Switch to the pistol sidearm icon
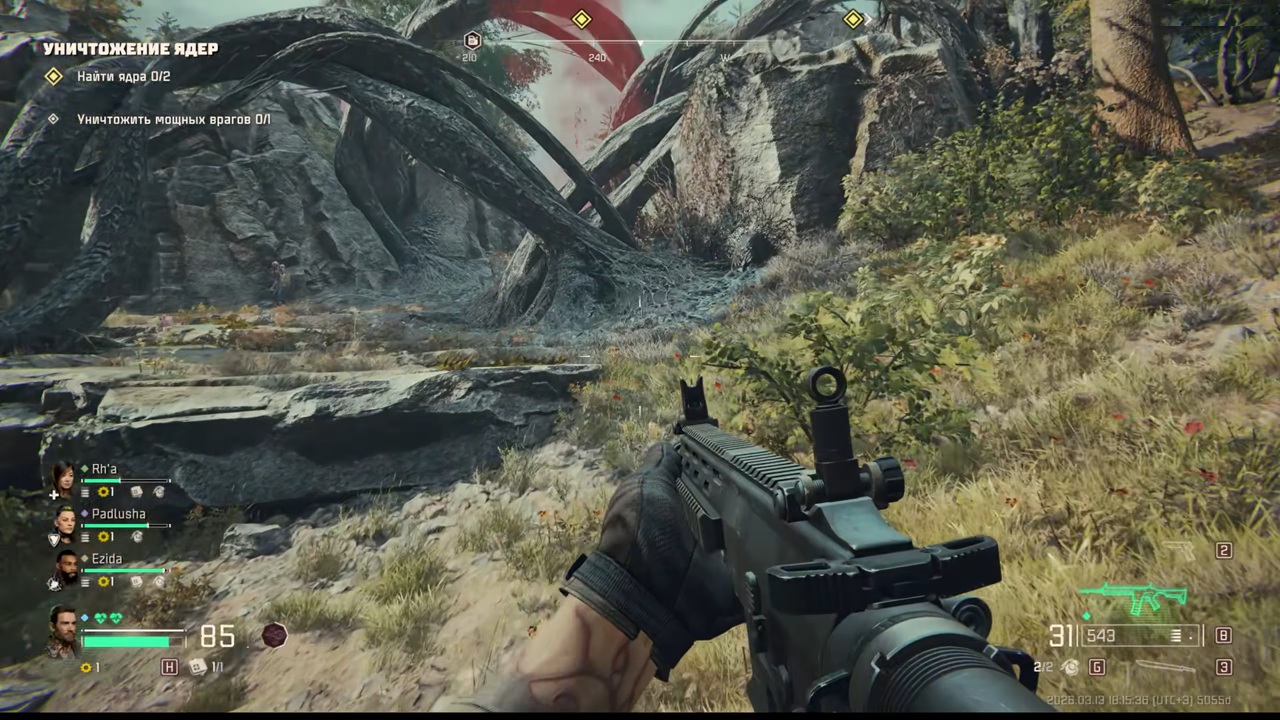The height and width of the screenshot is (720, 1280). click(1180, 550)
